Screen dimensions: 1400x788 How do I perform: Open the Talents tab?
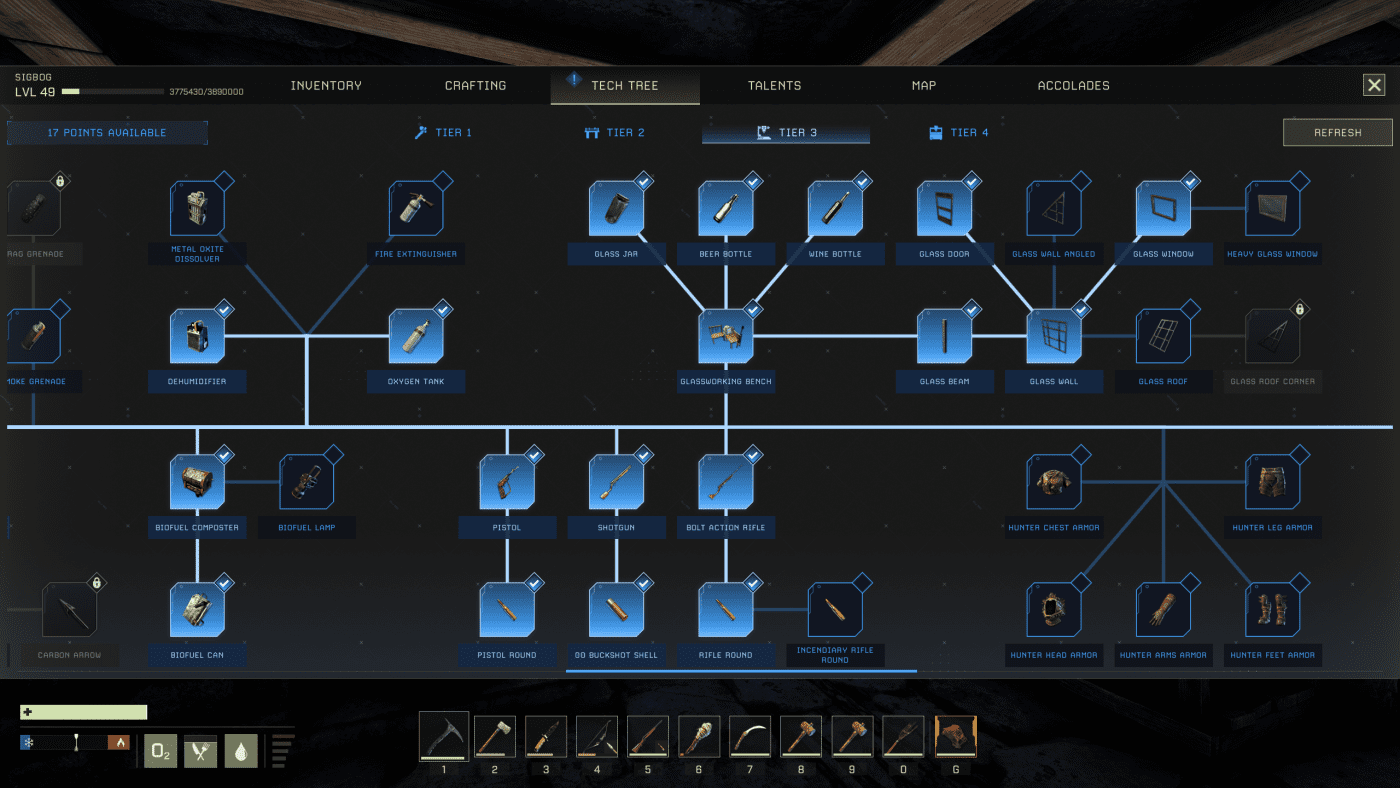(774, 85)
